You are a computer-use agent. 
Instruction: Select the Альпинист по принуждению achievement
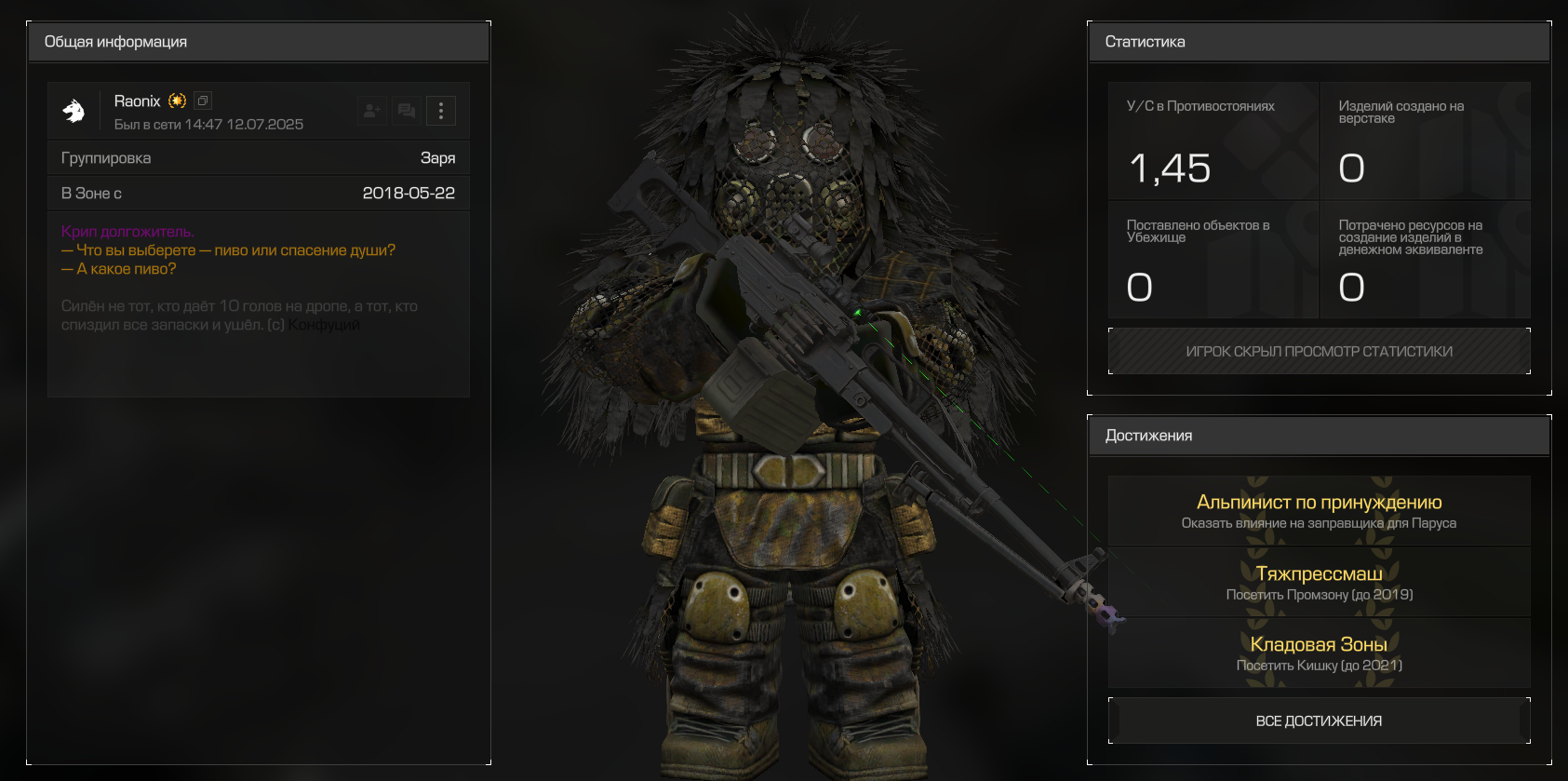point(1319,511)
